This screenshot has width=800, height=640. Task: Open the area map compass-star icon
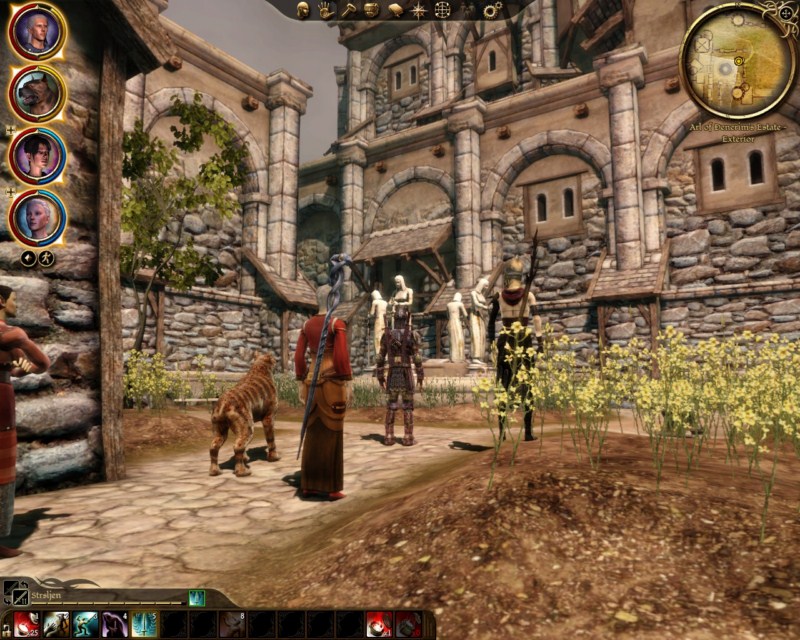(x=418, y=10)
